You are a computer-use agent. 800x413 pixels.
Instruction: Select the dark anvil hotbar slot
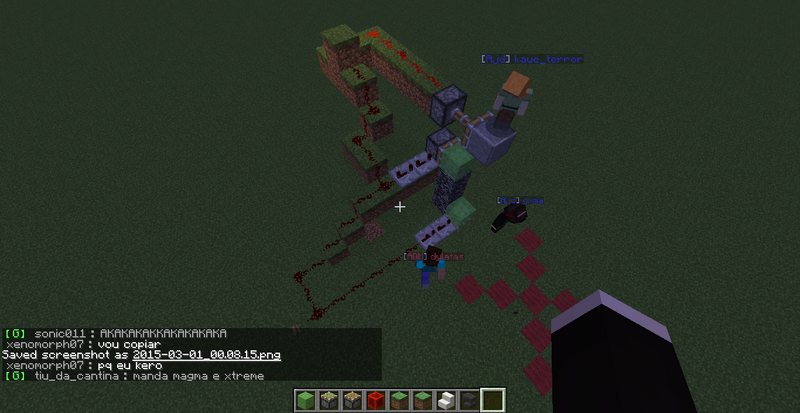[x=469, y=401]
